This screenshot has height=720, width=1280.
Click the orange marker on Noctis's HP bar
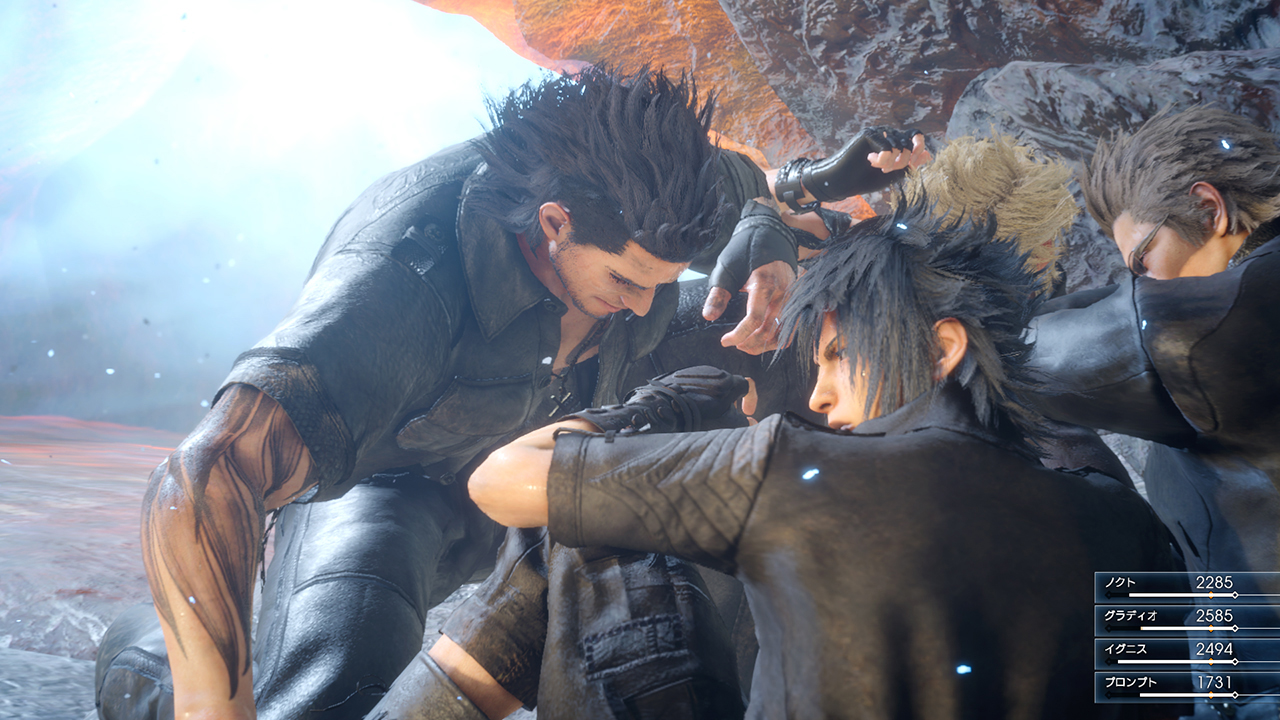(x=1211, y=594)
